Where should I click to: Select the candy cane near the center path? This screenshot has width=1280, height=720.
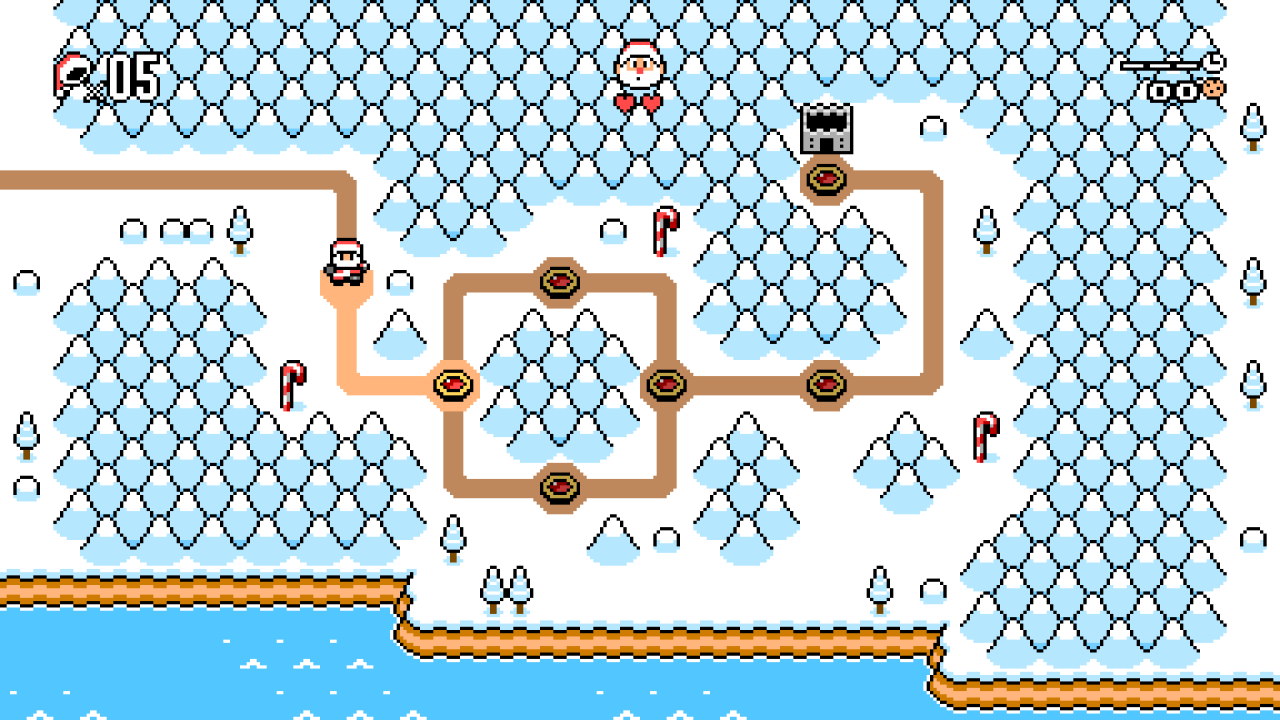click(665, 232)
